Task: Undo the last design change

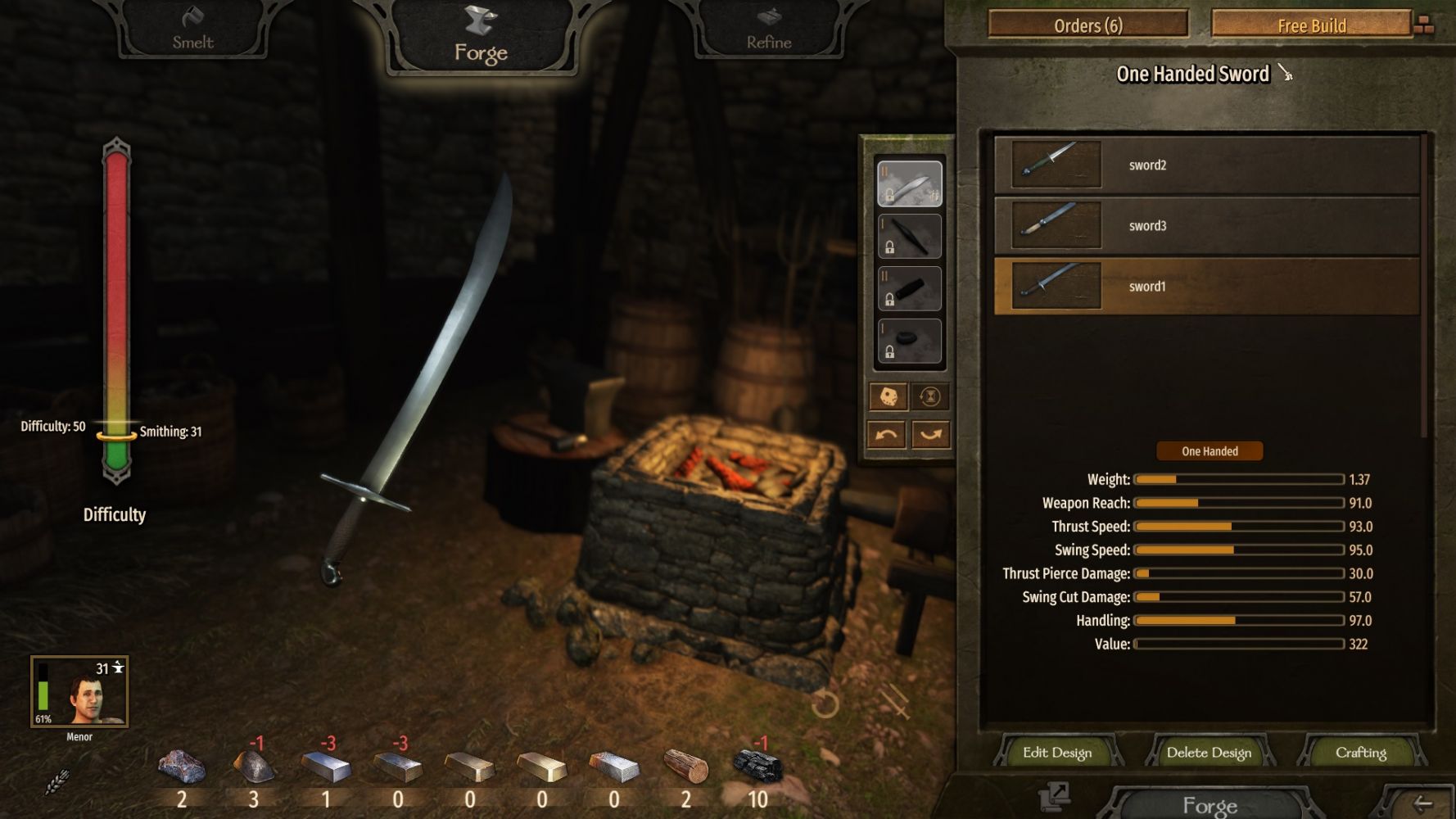Action: click(x=886, y=434)
